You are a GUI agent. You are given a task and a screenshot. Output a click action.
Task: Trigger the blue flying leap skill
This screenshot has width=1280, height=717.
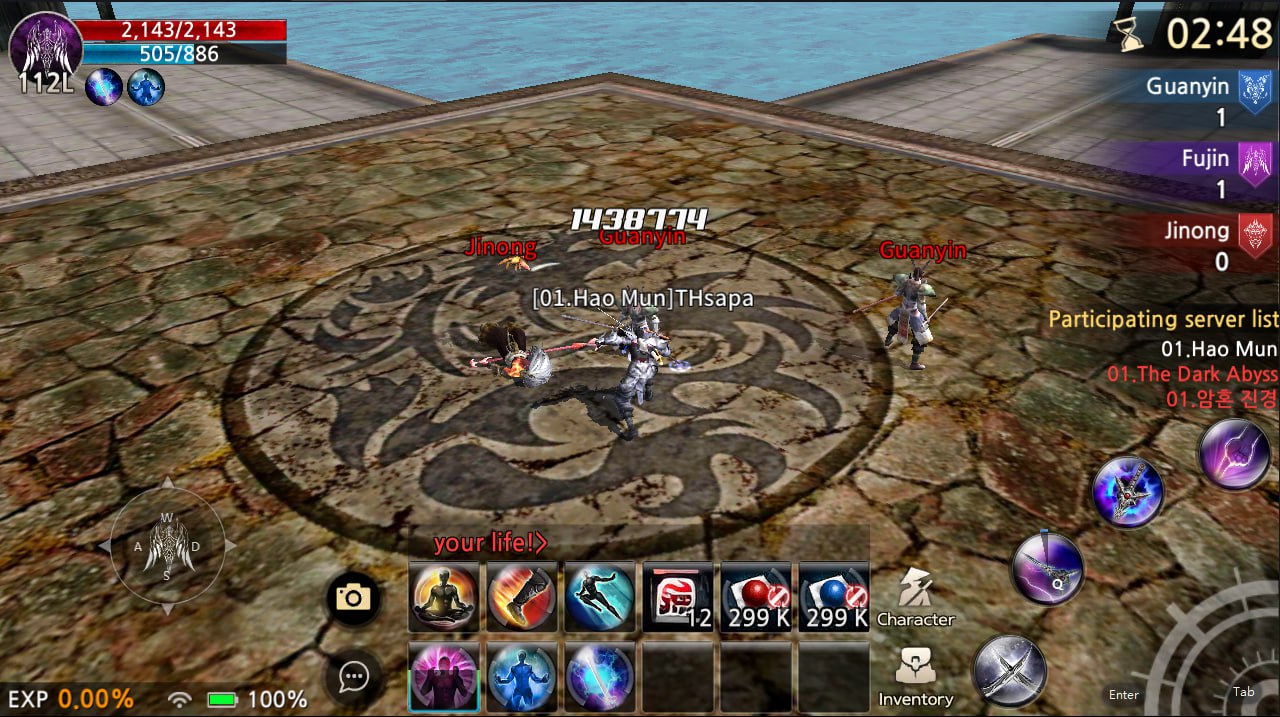point(600,597)
